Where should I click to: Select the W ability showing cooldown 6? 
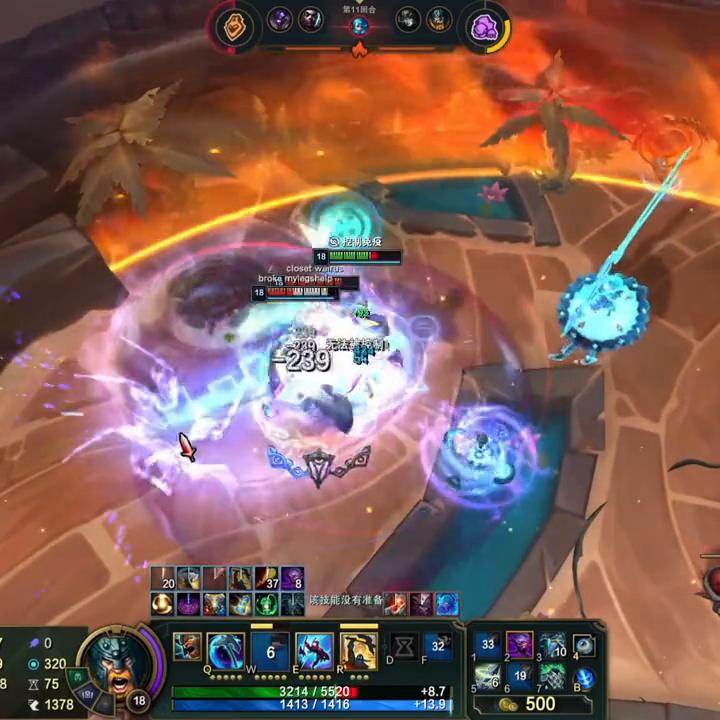[270, 651]
